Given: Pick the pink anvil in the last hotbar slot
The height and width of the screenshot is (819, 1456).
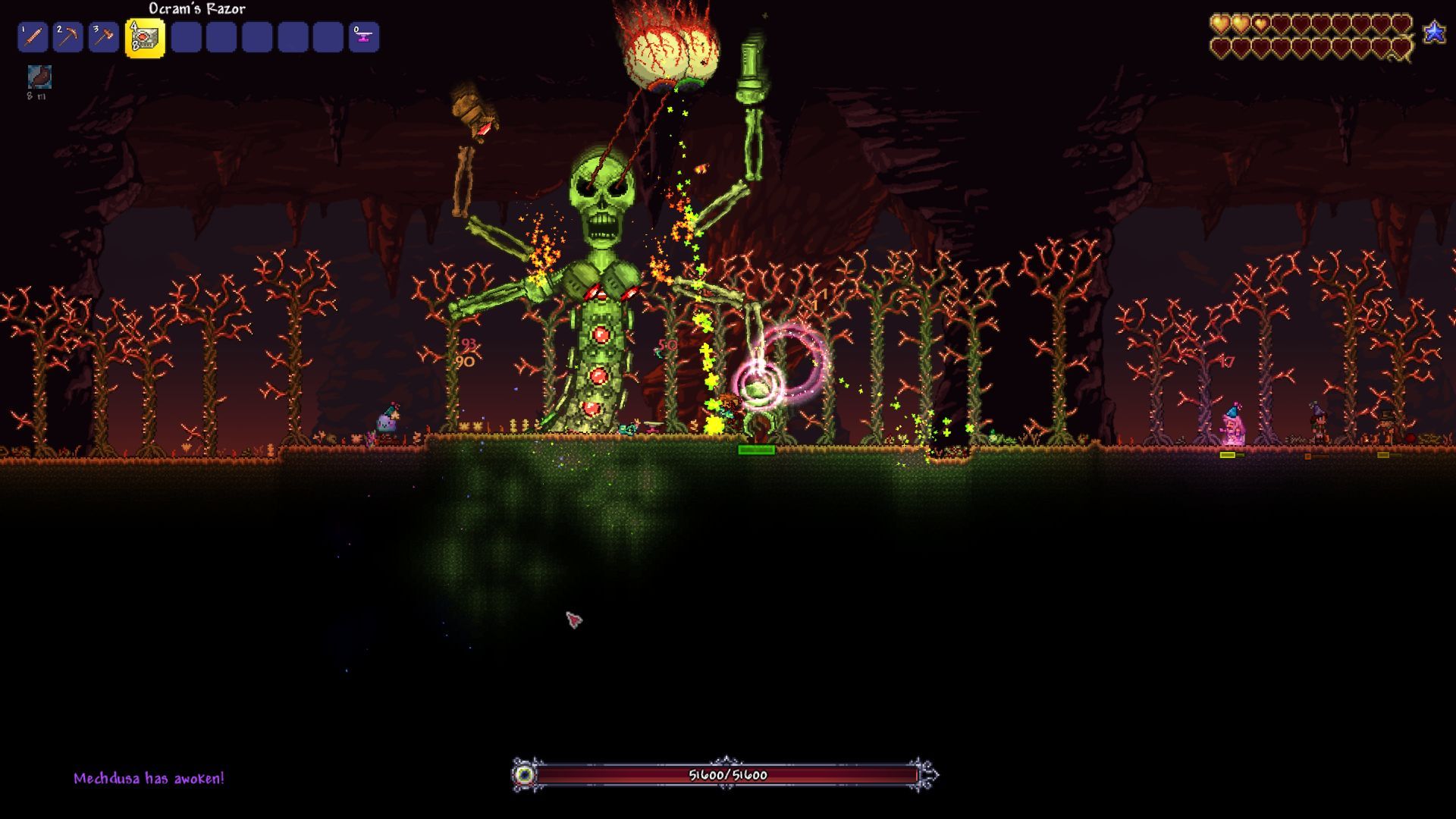Looking at the screenshot, I should point(364,37).
